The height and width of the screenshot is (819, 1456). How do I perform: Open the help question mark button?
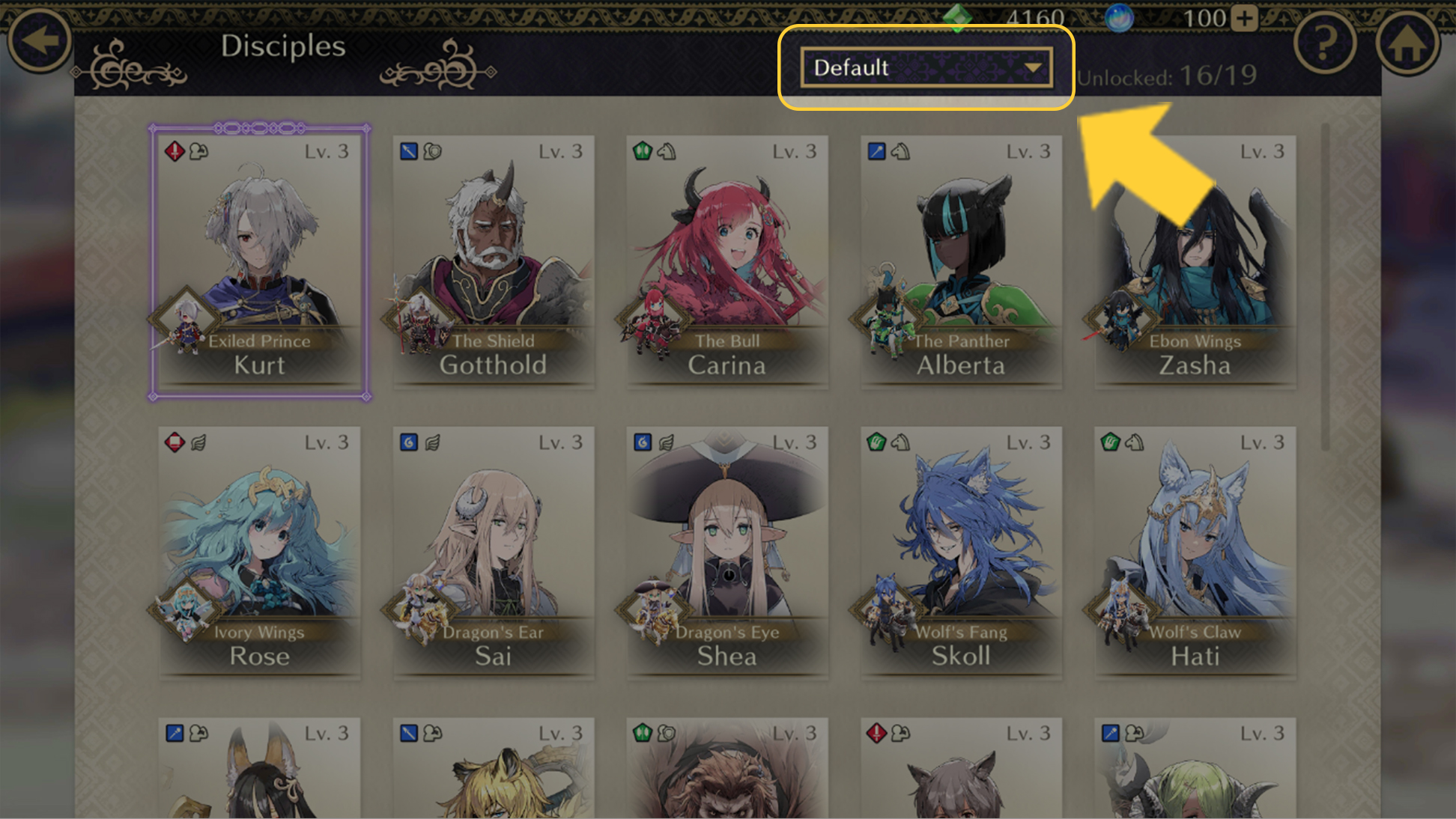pyautogui.click(x=1324, y=43)
